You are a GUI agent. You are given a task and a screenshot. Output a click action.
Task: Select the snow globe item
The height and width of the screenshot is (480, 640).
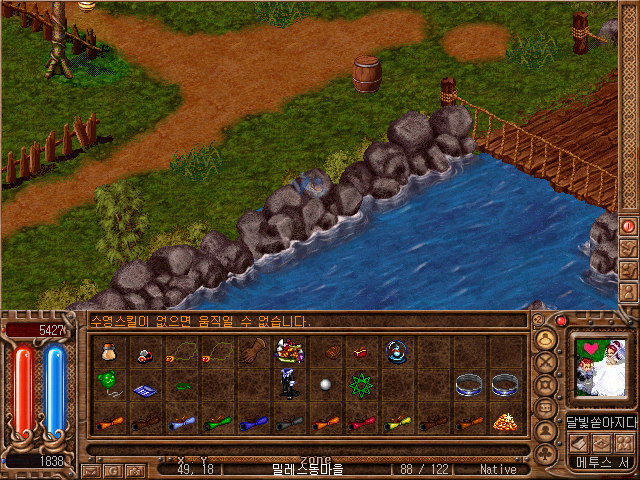397,350
